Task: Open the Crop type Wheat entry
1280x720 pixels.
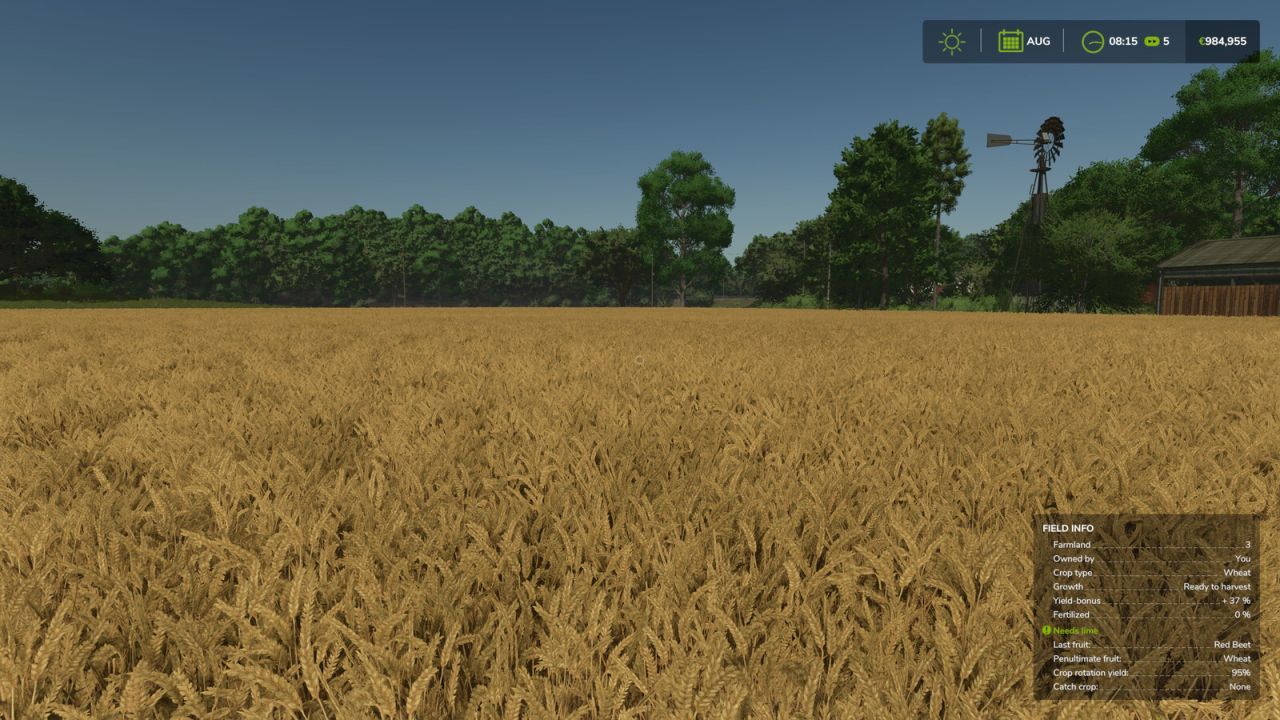Action: [1150, 572]
